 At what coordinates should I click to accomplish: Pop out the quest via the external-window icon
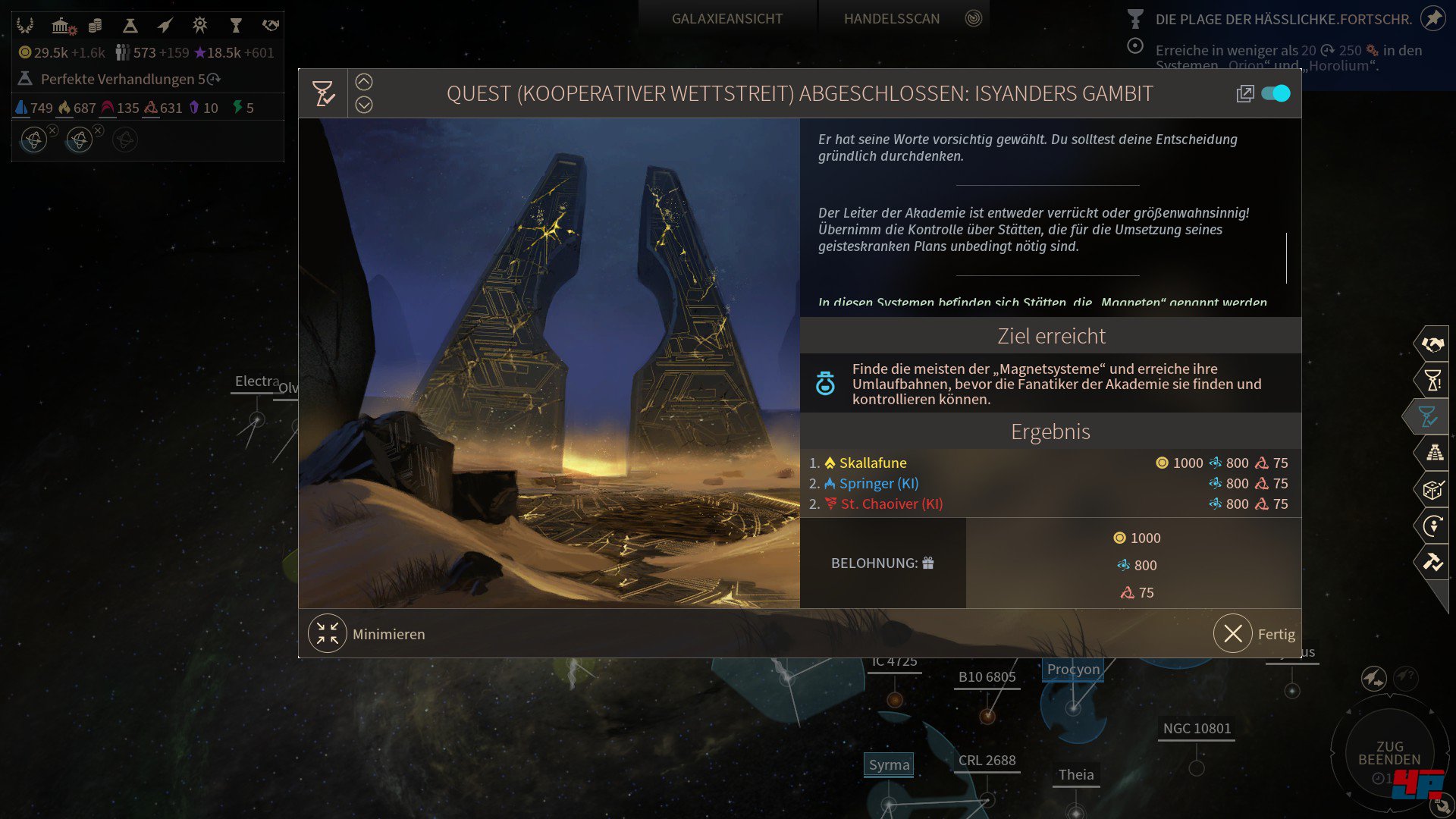point(1245,93)
